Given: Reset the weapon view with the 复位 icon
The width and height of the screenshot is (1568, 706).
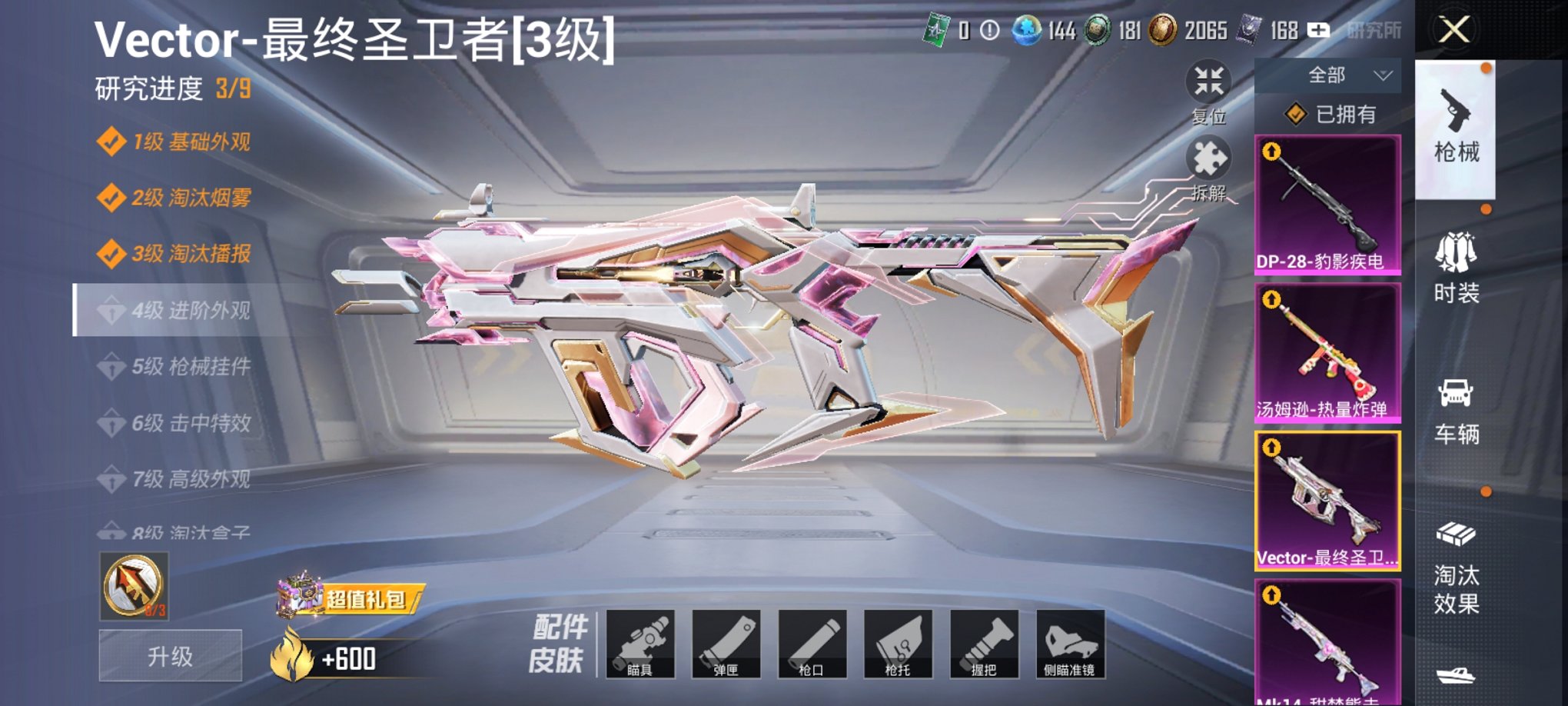Looking at the screenshot, I should coord(1208,80).
